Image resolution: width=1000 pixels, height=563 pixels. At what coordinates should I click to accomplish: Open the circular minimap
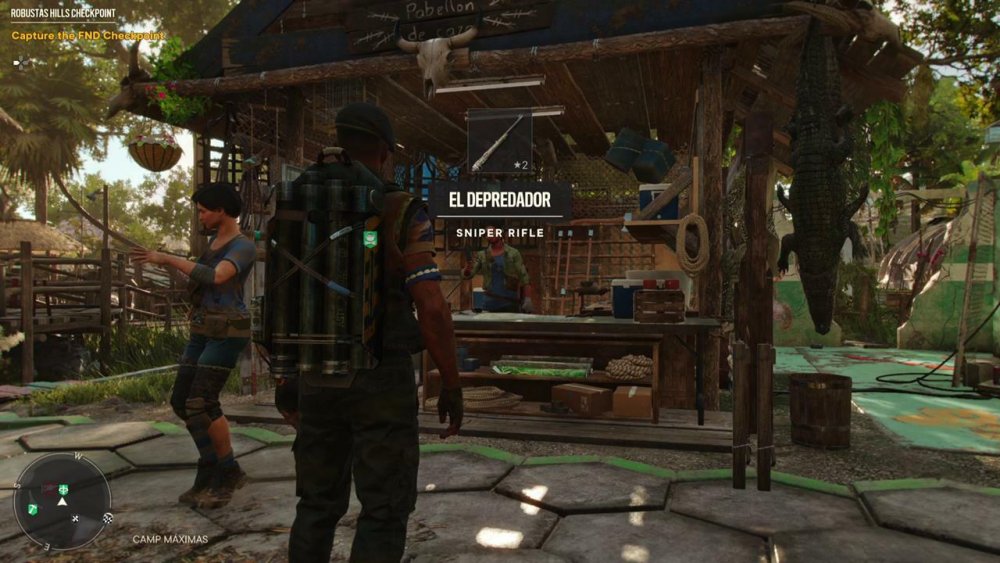tap(63, 501)
